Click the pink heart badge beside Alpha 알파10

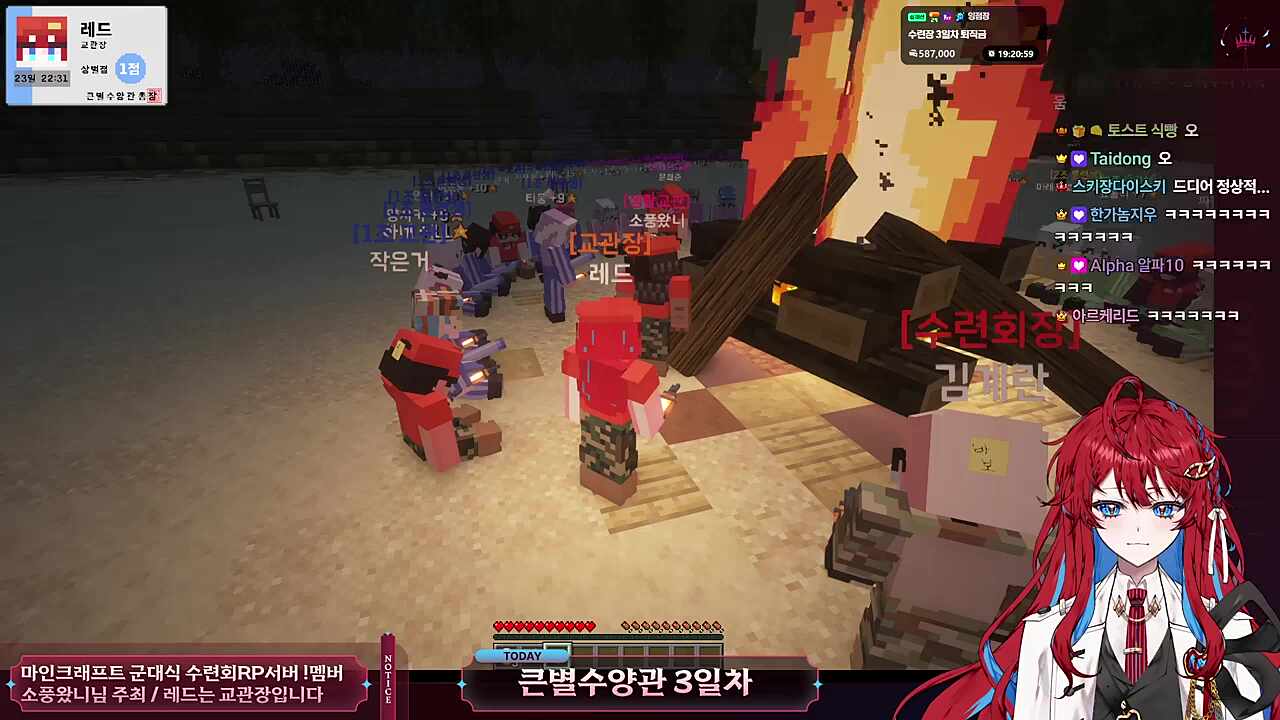point(1078,266)
